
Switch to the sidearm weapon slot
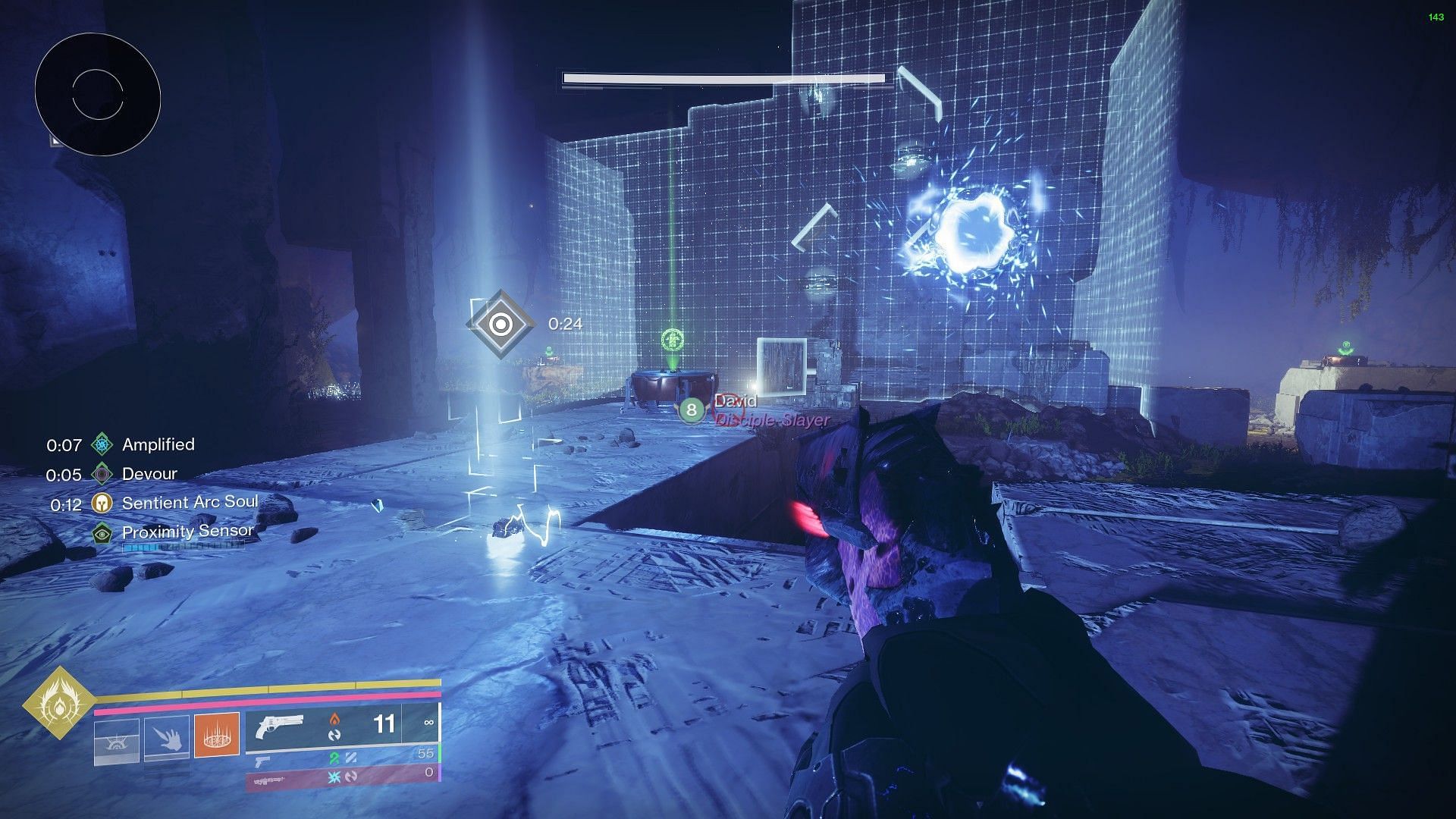(x=262, y=761)
